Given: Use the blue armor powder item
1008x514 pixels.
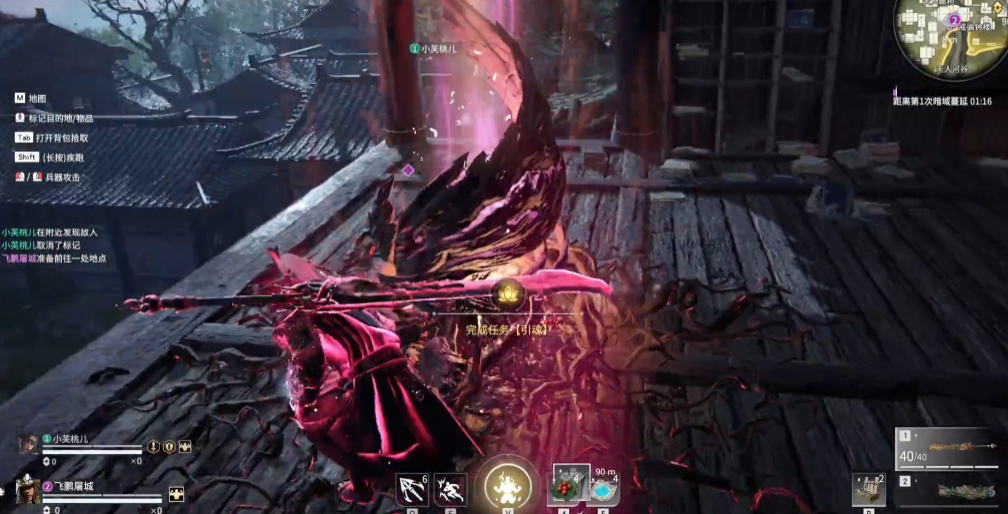Looking at the screenshot, I should (x=604, y=488).
